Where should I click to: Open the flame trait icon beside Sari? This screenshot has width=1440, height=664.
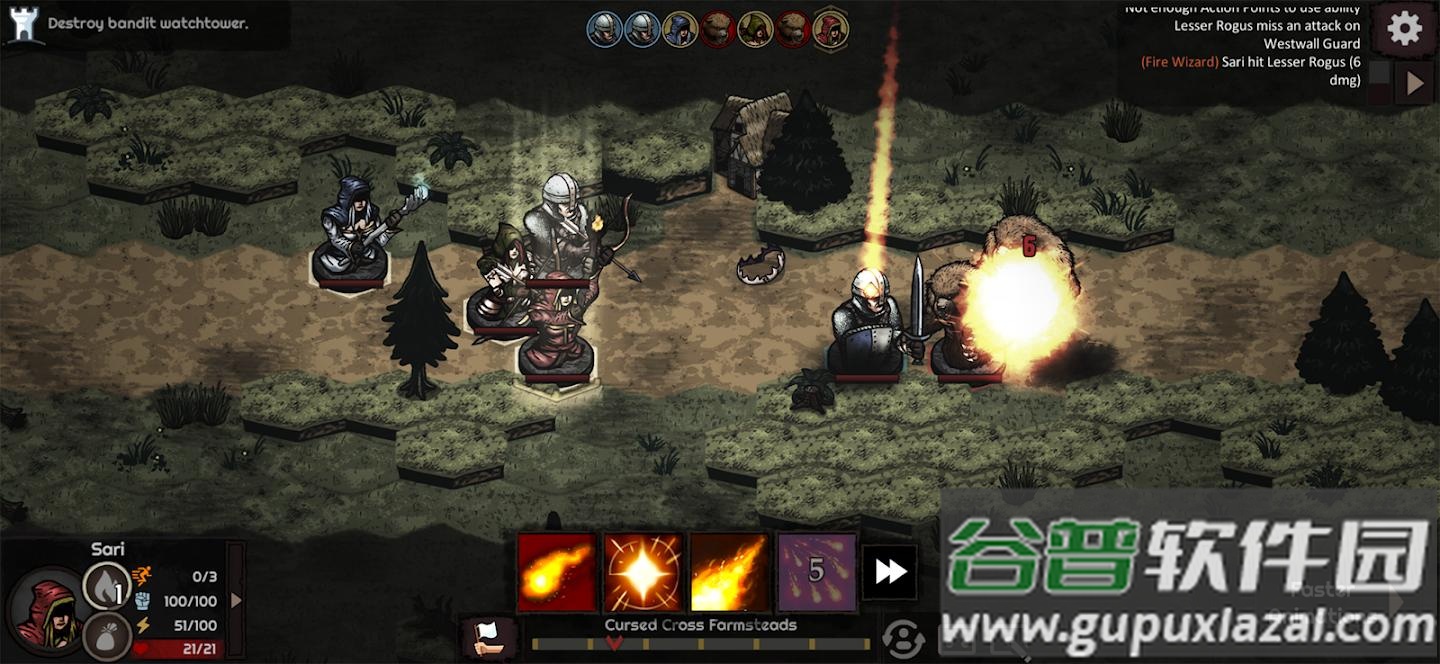coord(105,585)
